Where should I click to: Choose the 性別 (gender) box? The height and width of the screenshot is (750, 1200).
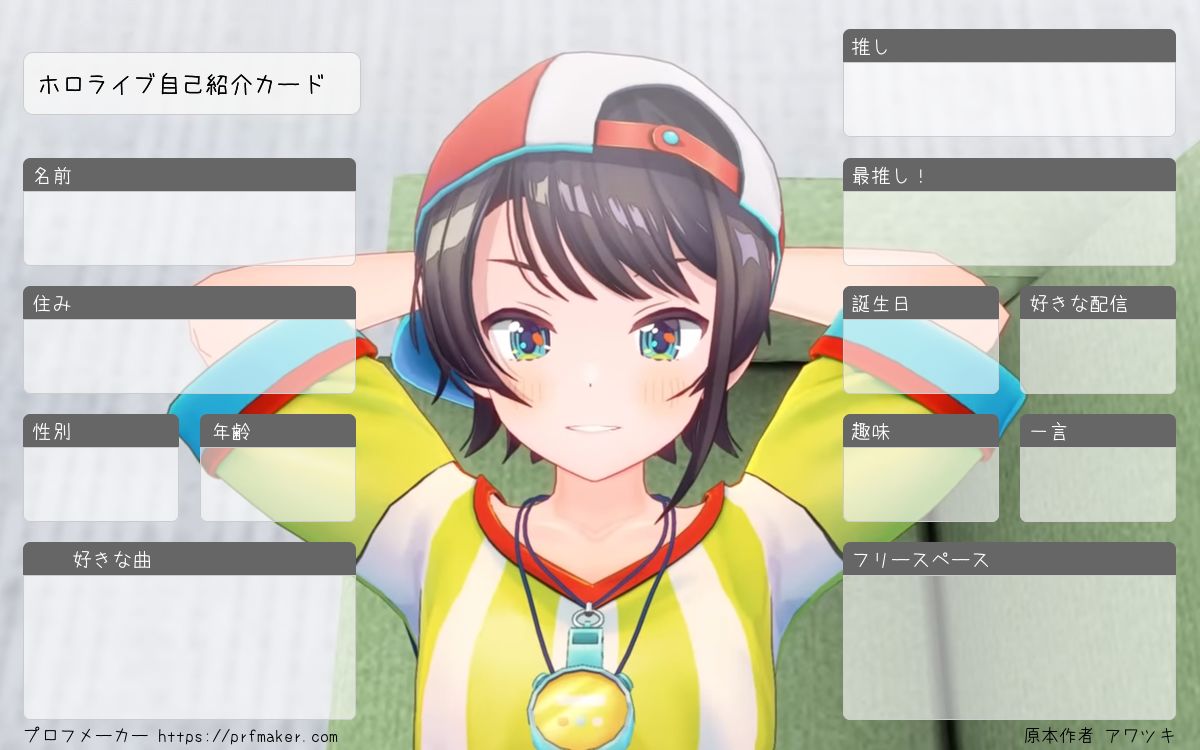point(100,484)
